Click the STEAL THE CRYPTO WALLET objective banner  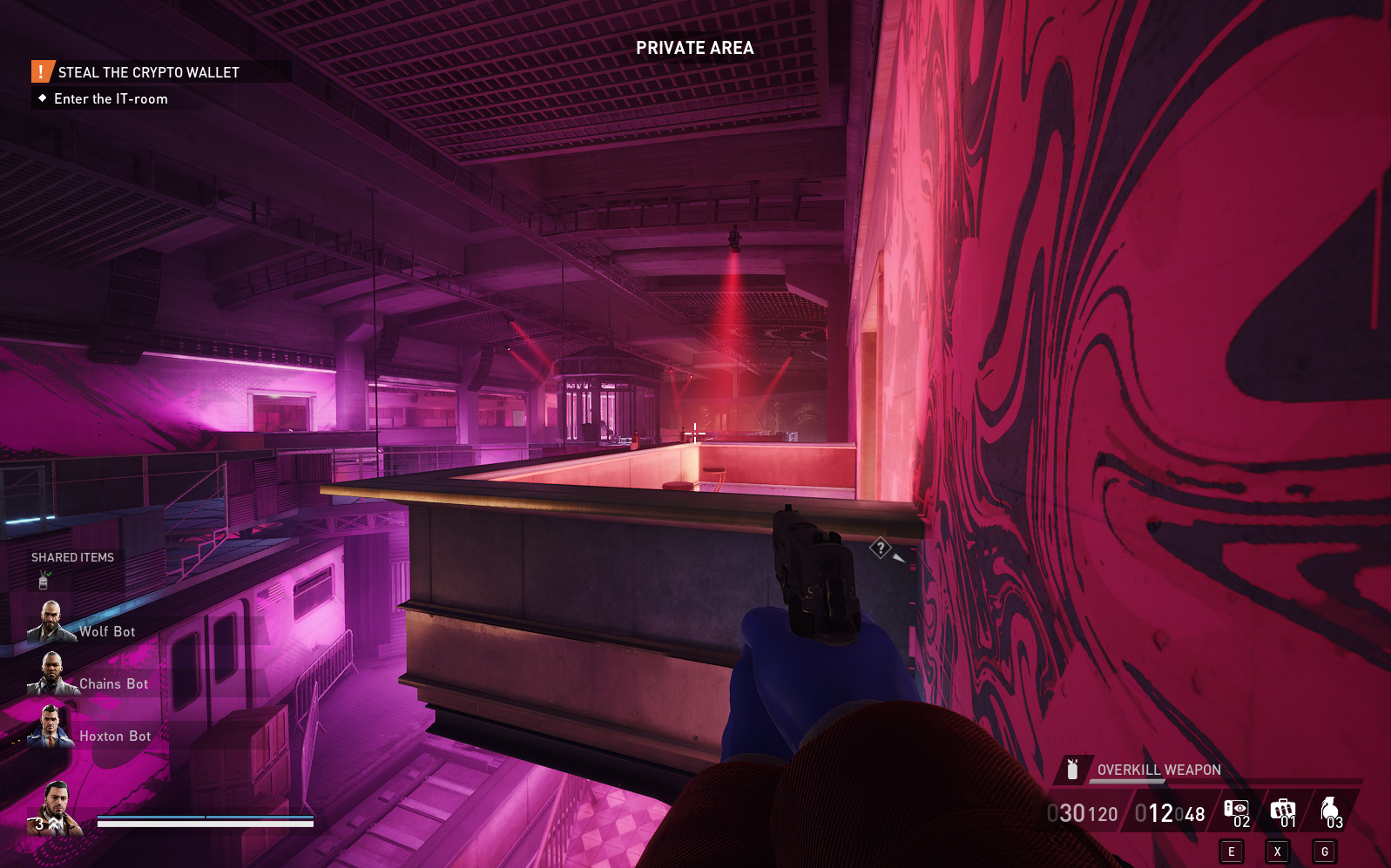coord(148,71)
